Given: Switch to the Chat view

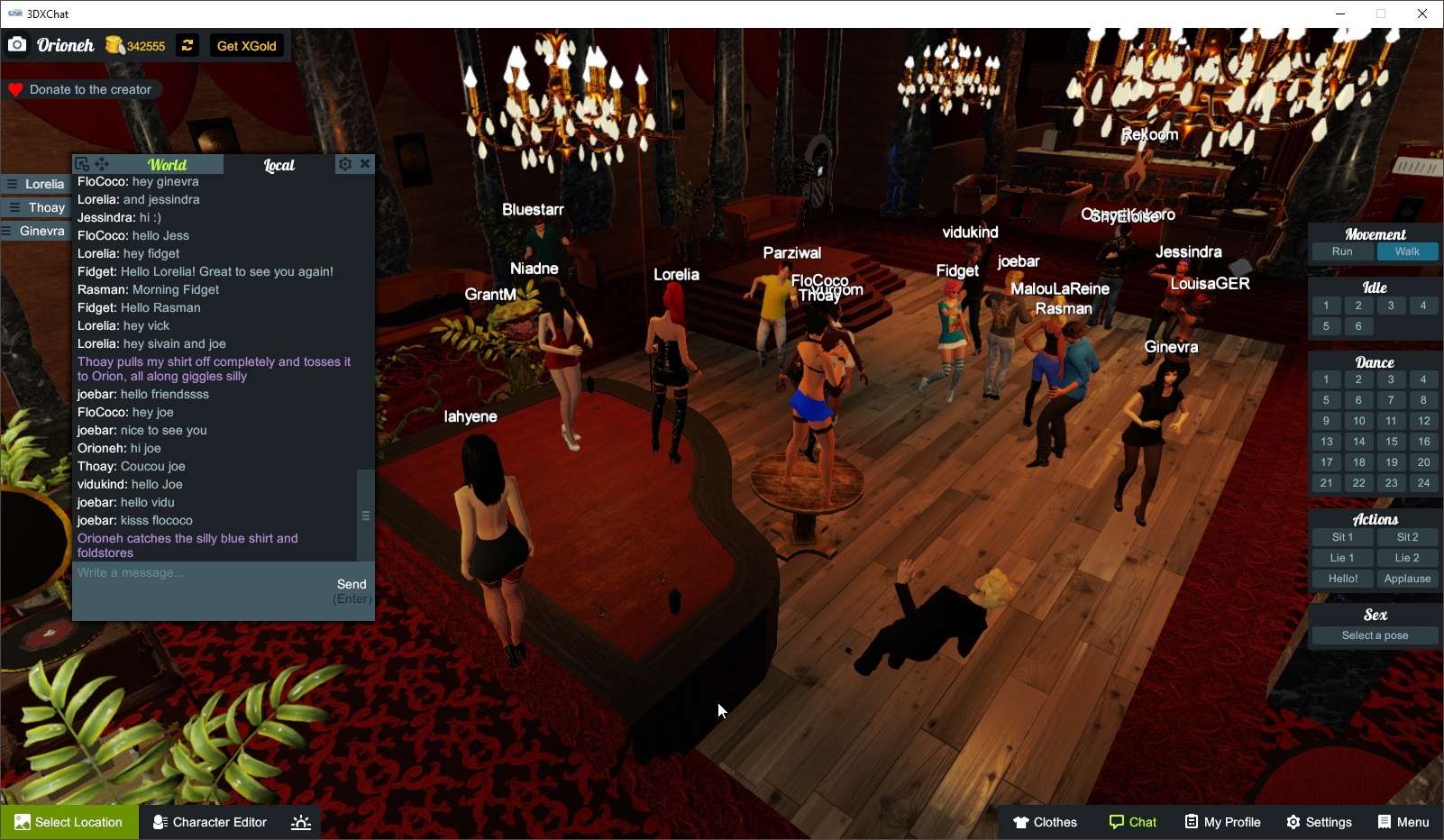Looking at the screenshot, I should click(1133, 821).
